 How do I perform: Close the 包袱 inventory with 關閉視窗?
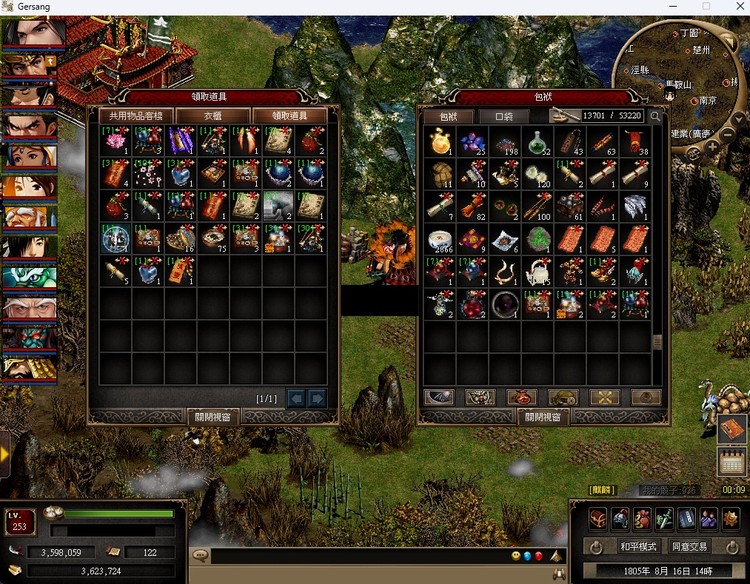[542, 416]
